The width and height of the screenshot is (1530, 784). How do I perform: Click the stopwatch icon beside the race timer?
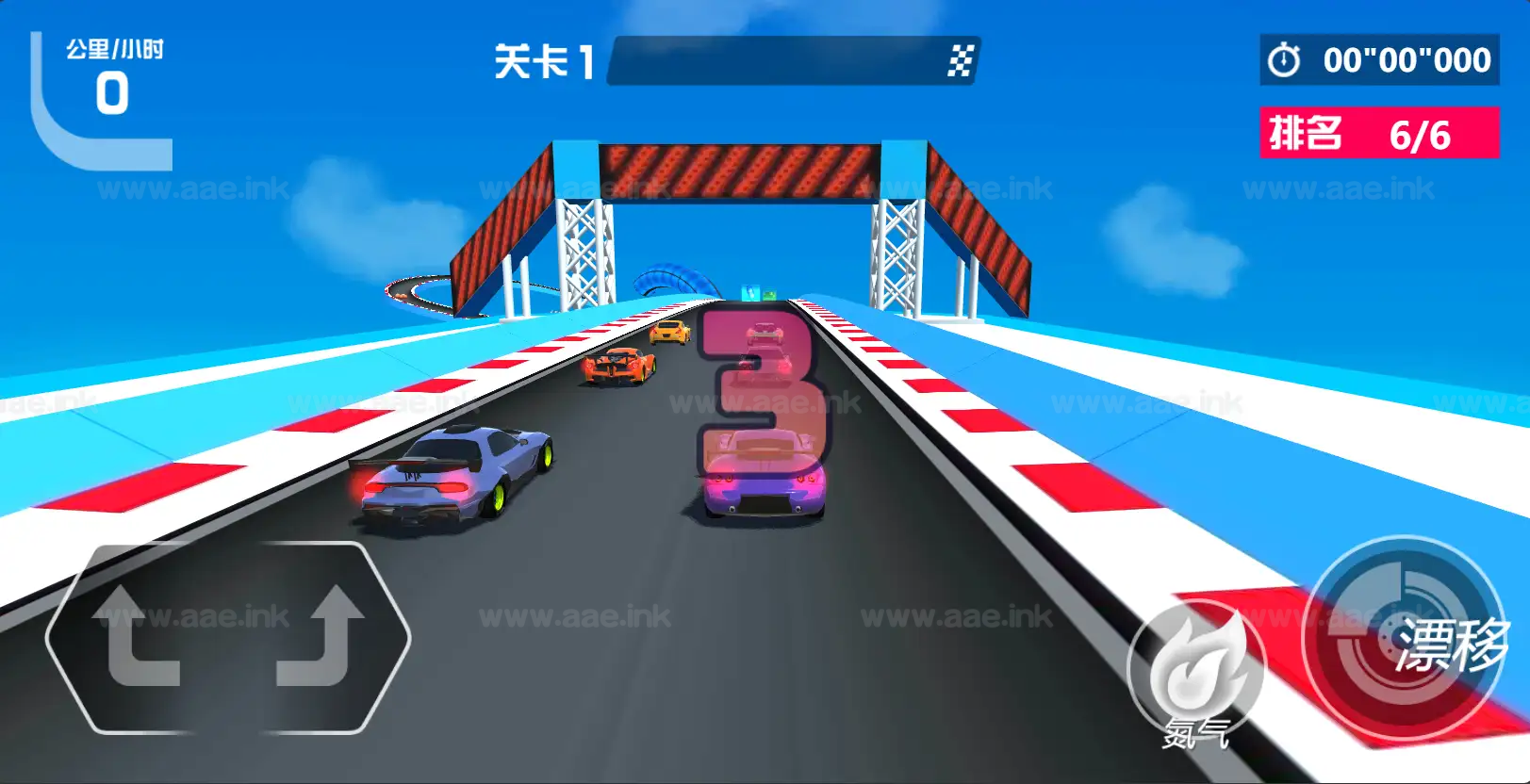coord(1283,58)
